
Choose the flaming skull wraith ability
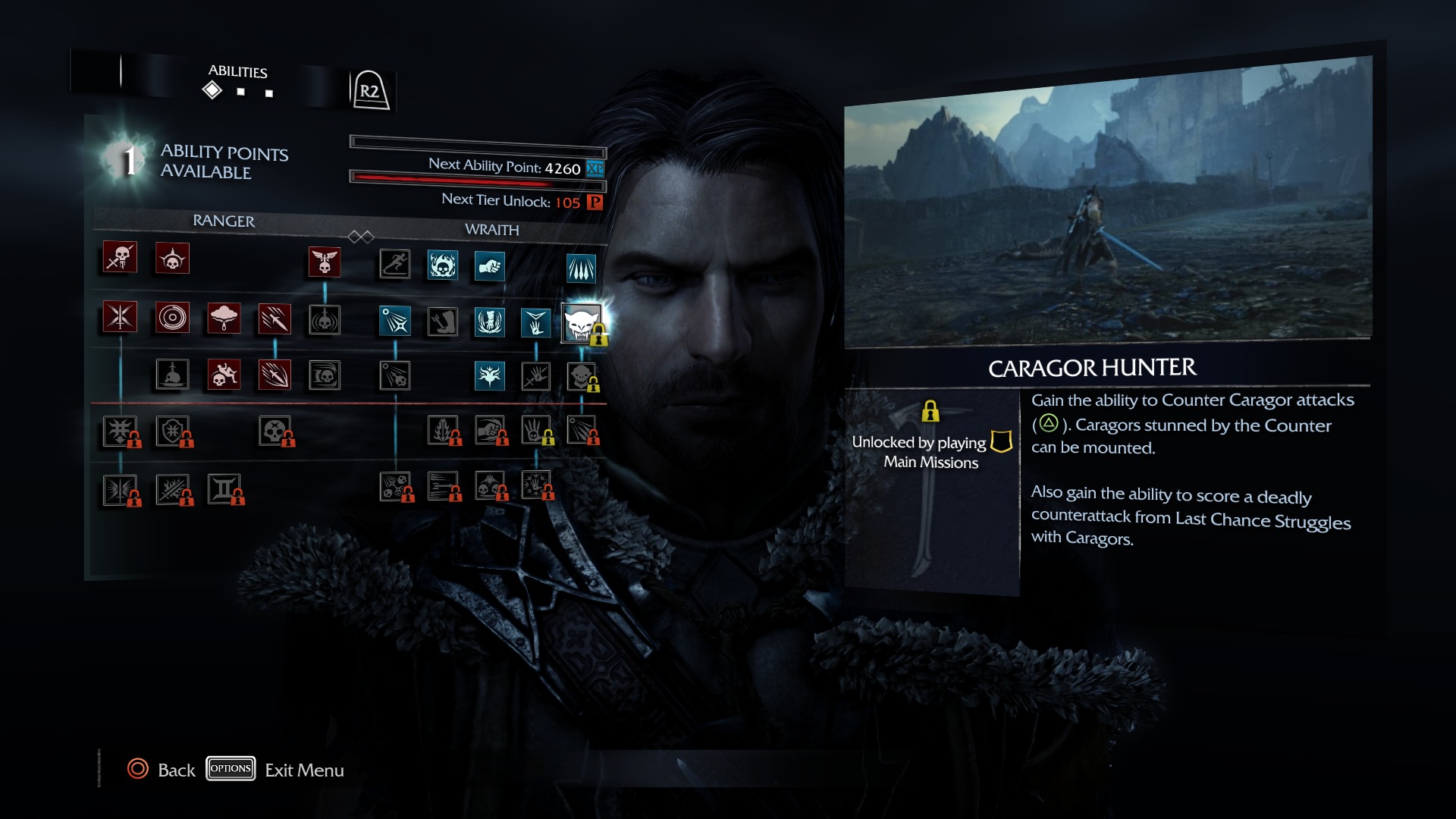(442, 265)
